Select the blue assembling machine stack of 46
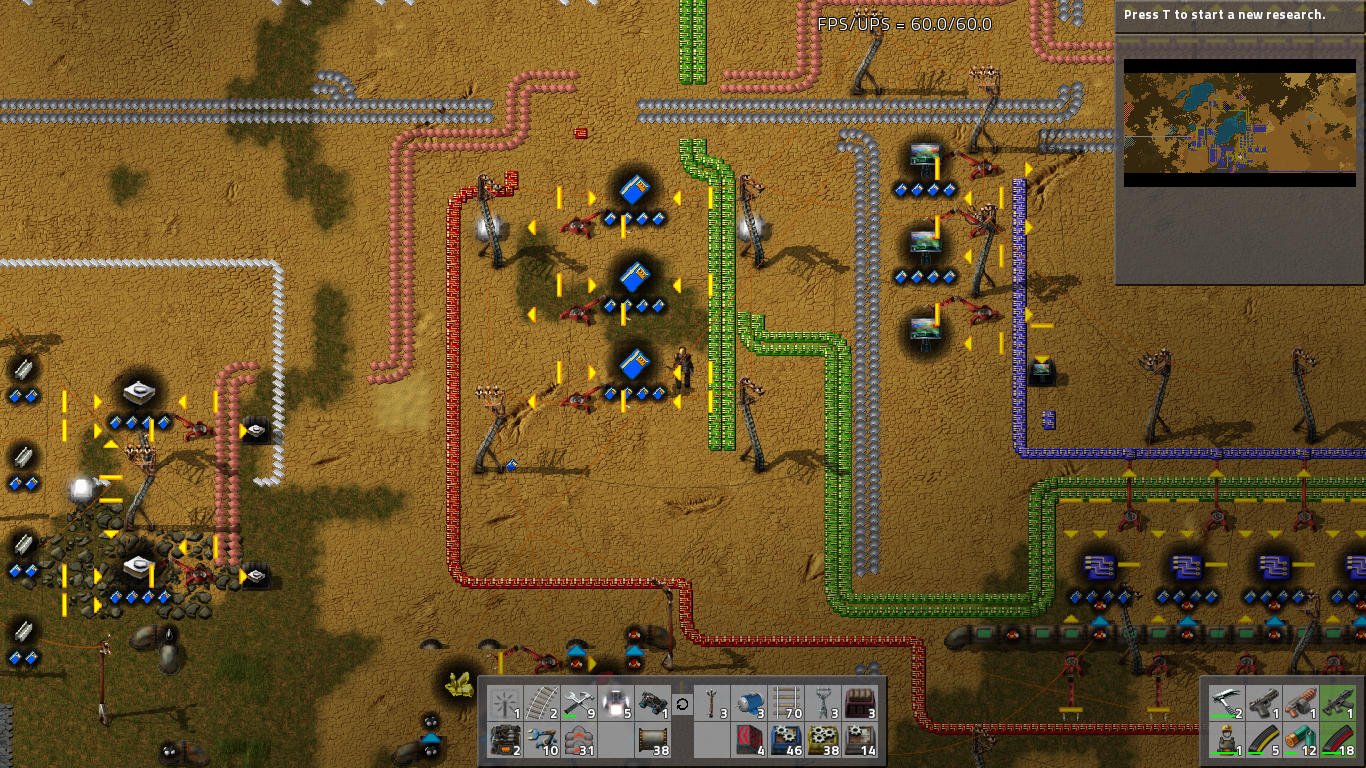 (785, 740)
